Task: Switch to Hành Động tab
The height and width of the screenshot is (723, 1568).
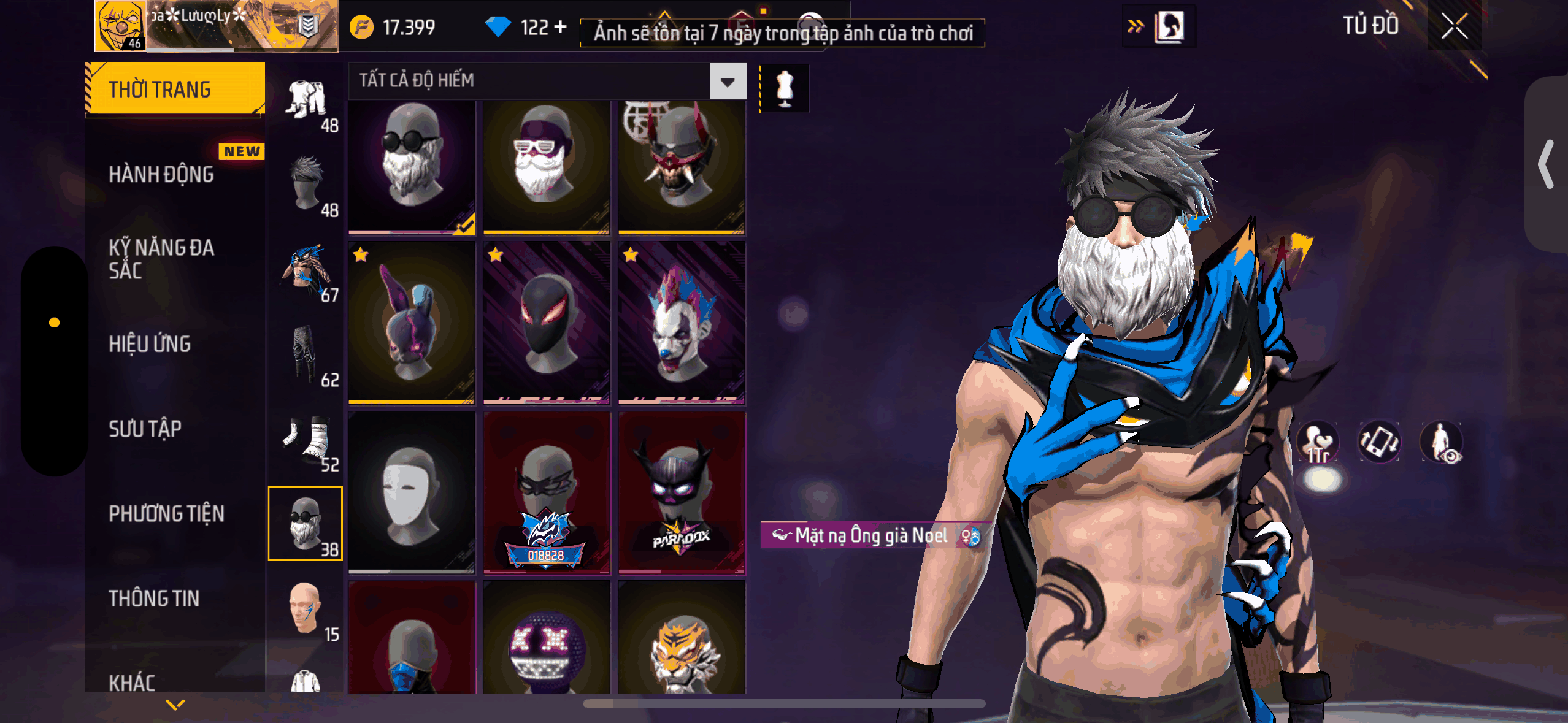Action: coord(161,175)
